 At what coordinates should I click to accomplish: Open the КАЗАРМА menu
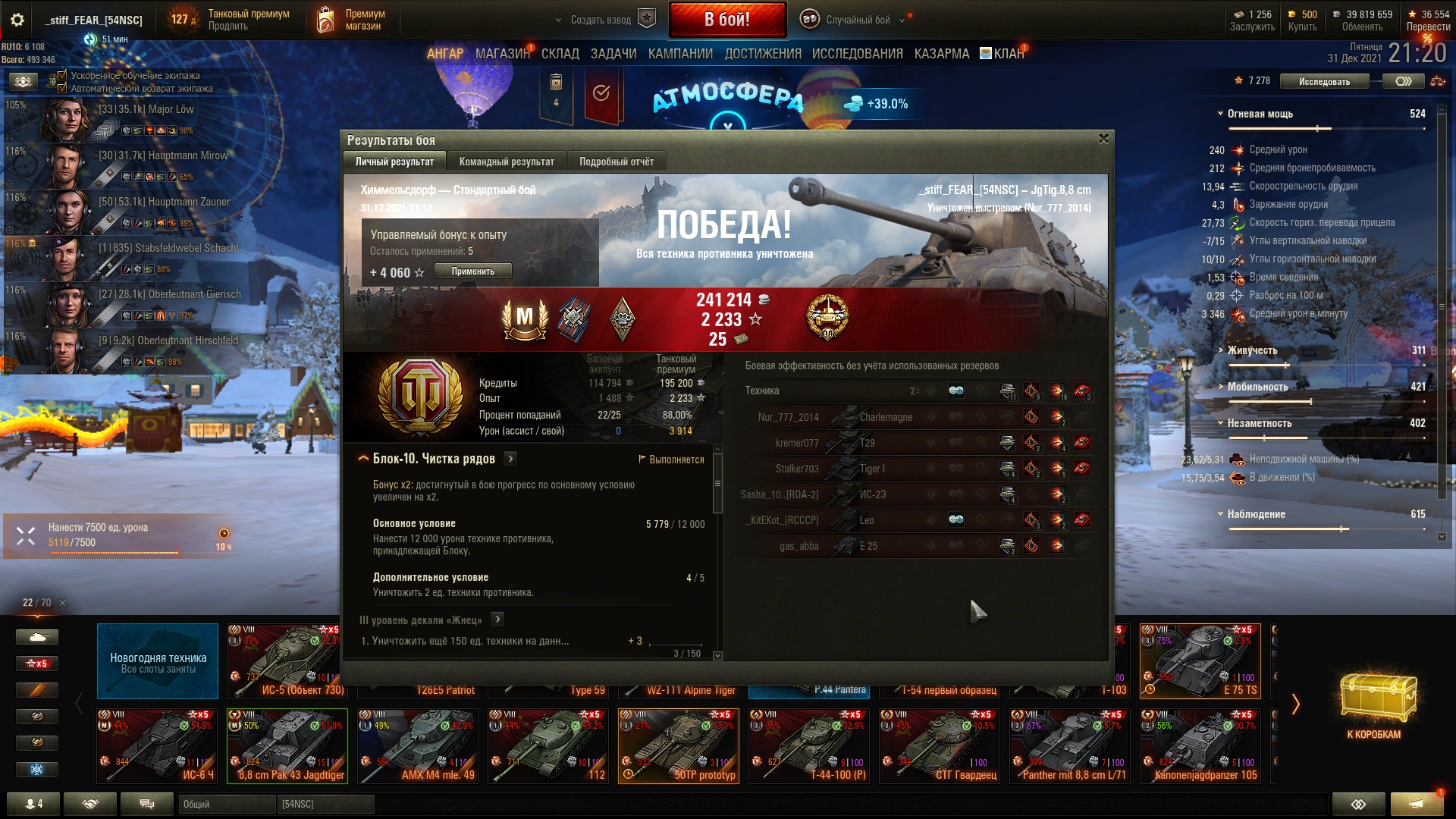941,54
